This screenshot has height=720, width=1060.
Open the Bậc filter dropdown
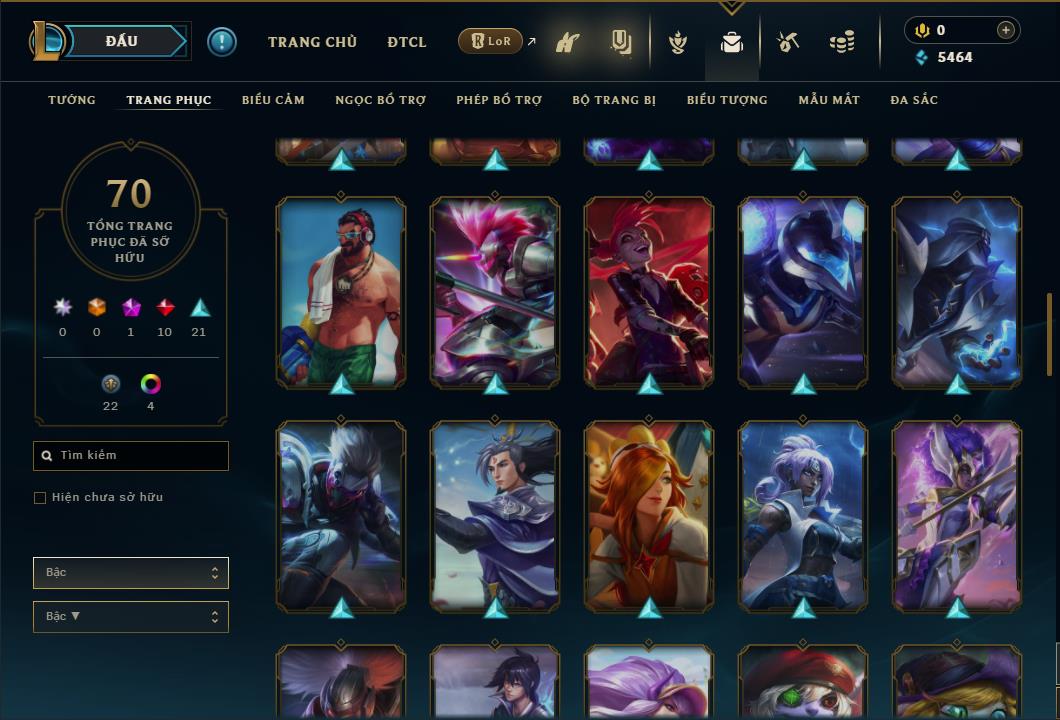[x=131, y=573]
